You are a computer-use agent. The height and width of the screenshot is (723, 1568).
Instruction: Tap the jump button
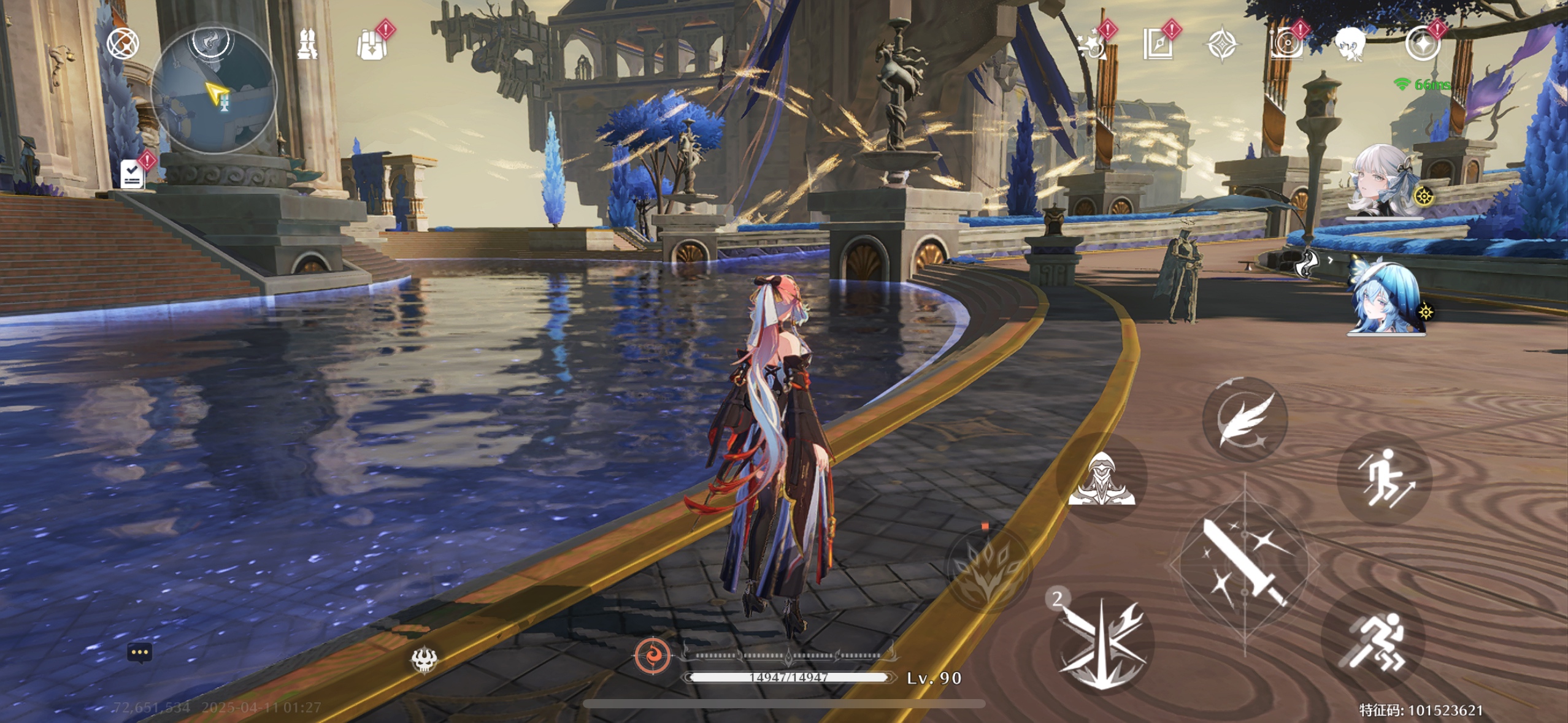1384,478
